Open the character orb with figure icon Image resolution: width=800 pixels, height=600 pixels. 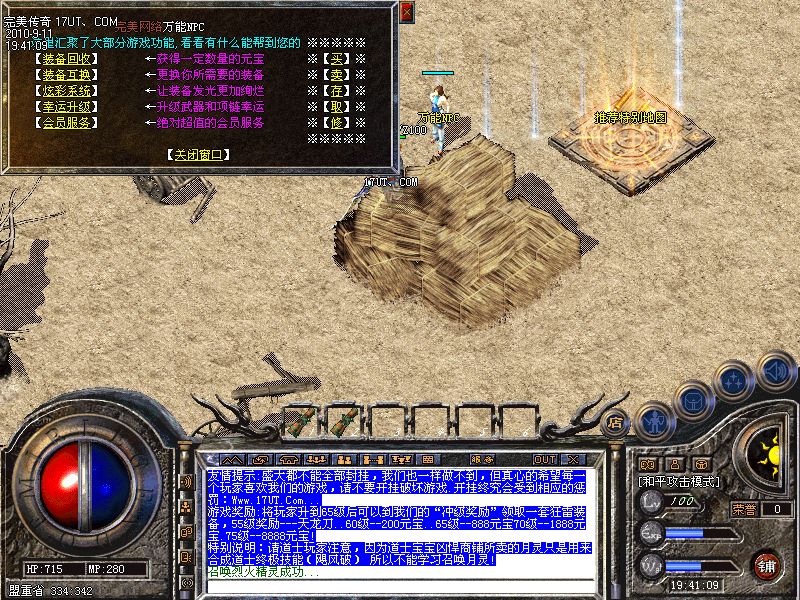[x=652, y=421]
